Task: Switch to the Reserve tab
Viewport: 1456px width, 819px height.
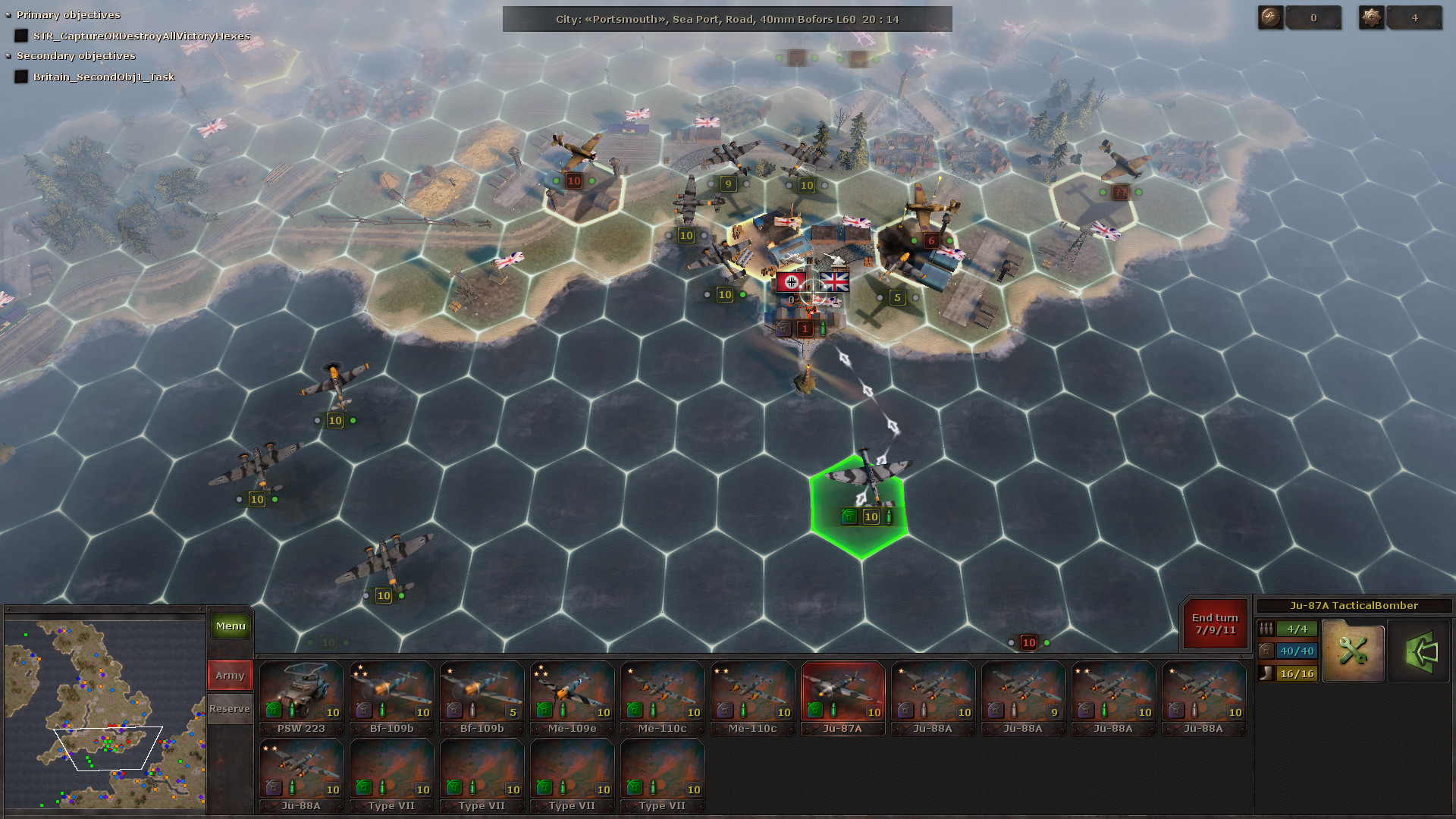Action: [x=229, y=708]
